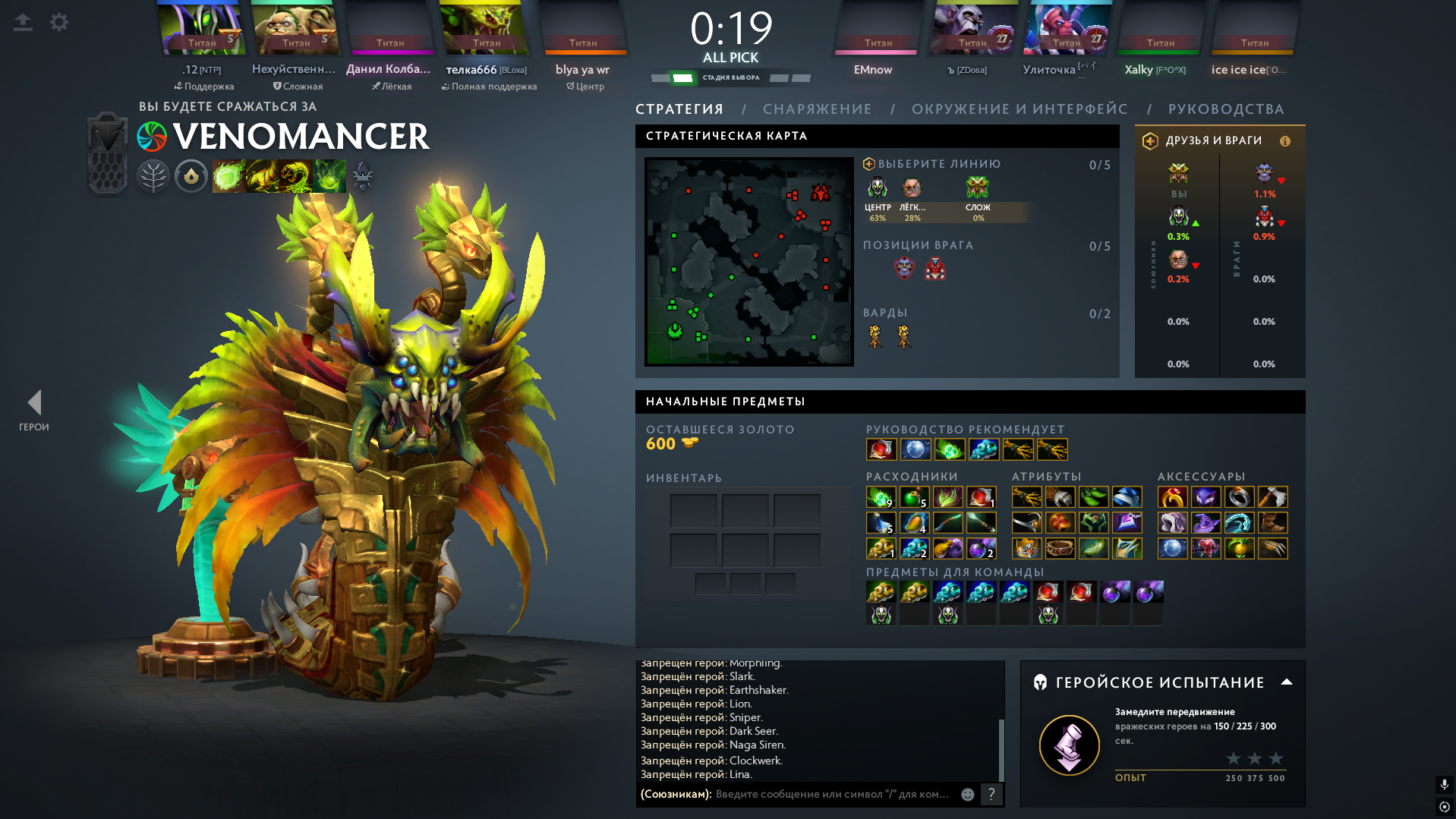Click the chat help question mark button
Viewport: 1456px width, 819px height.
(991, 794)
